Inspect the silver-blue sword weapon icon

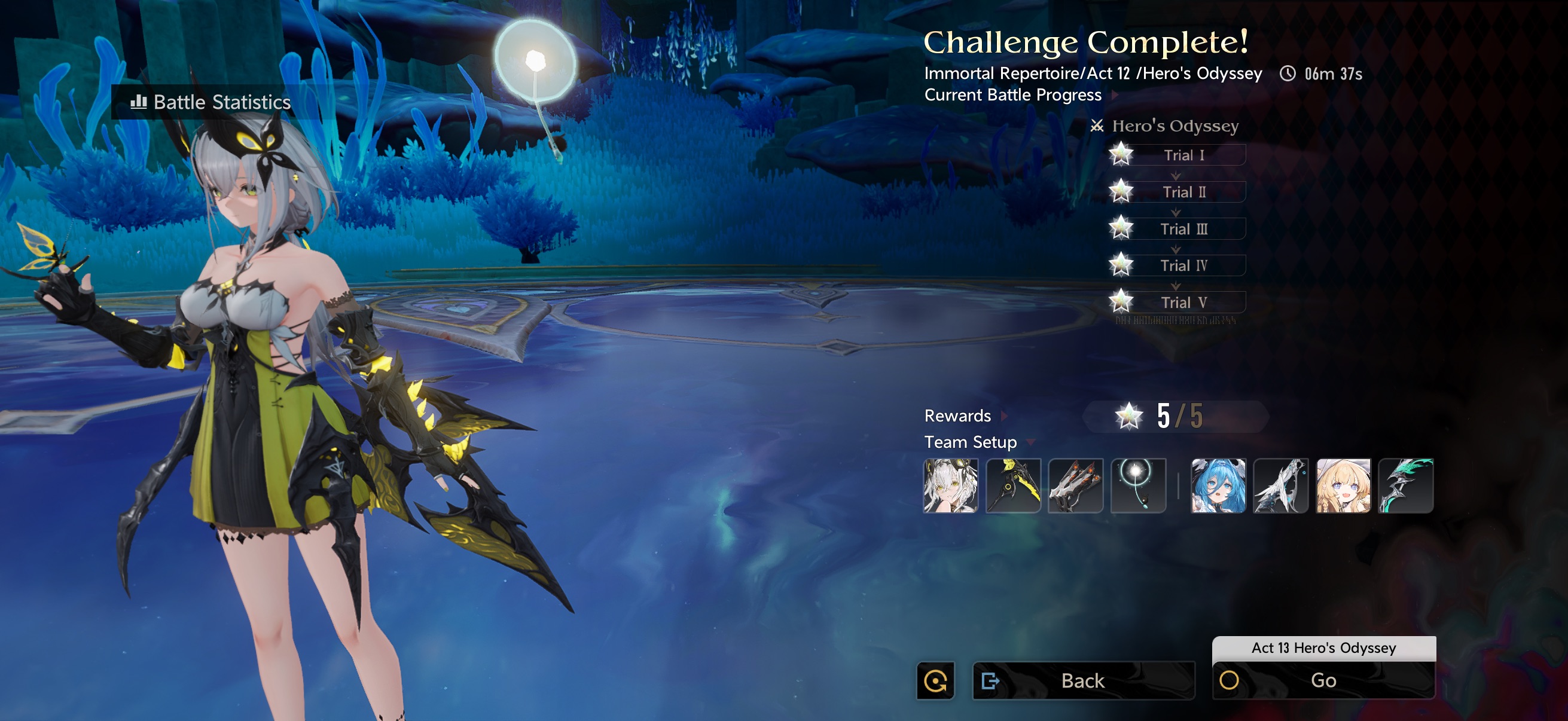coord(1281,485)
